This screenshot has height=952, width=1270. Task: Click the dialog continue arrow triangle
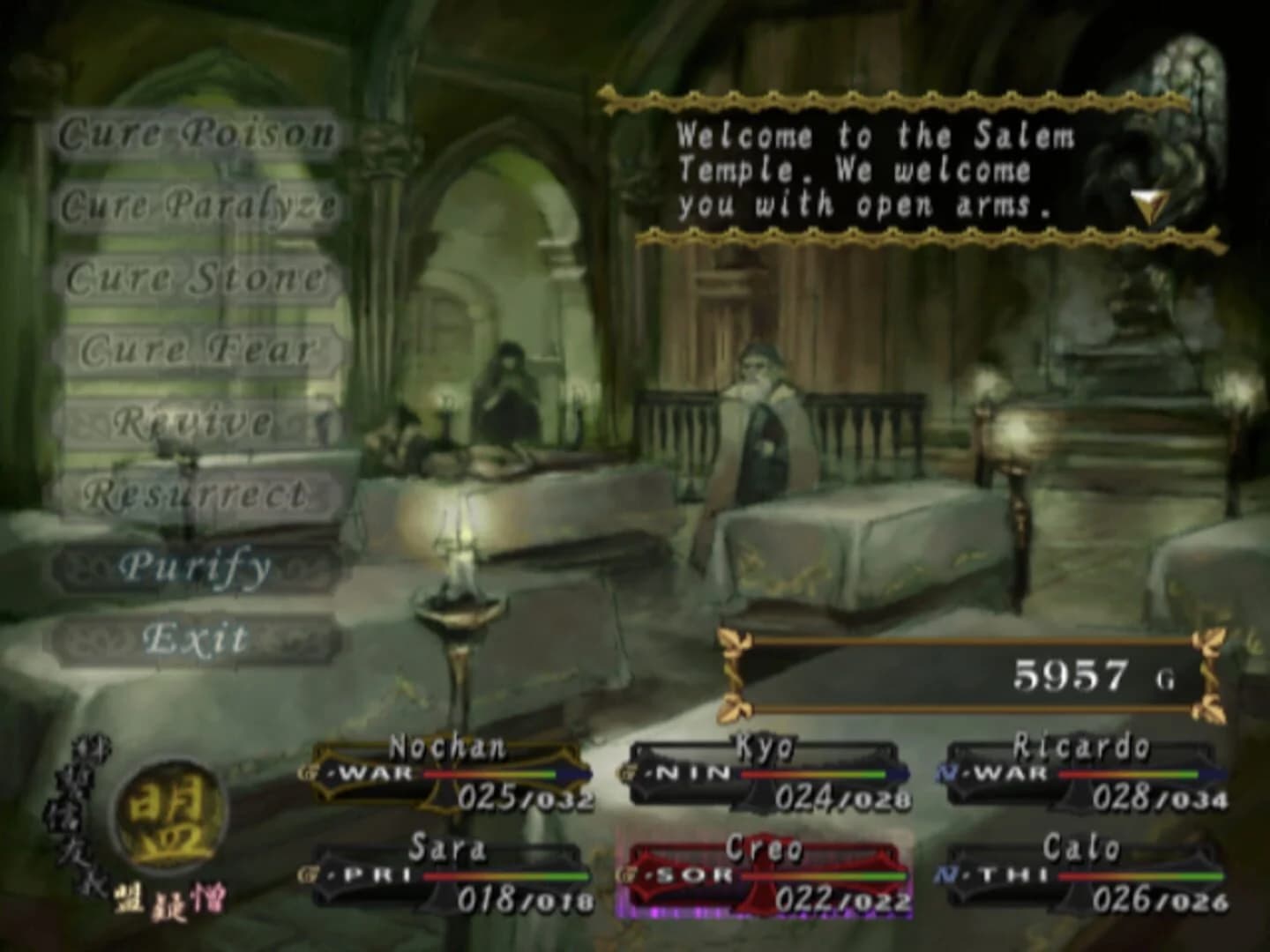coord(1147,203)
